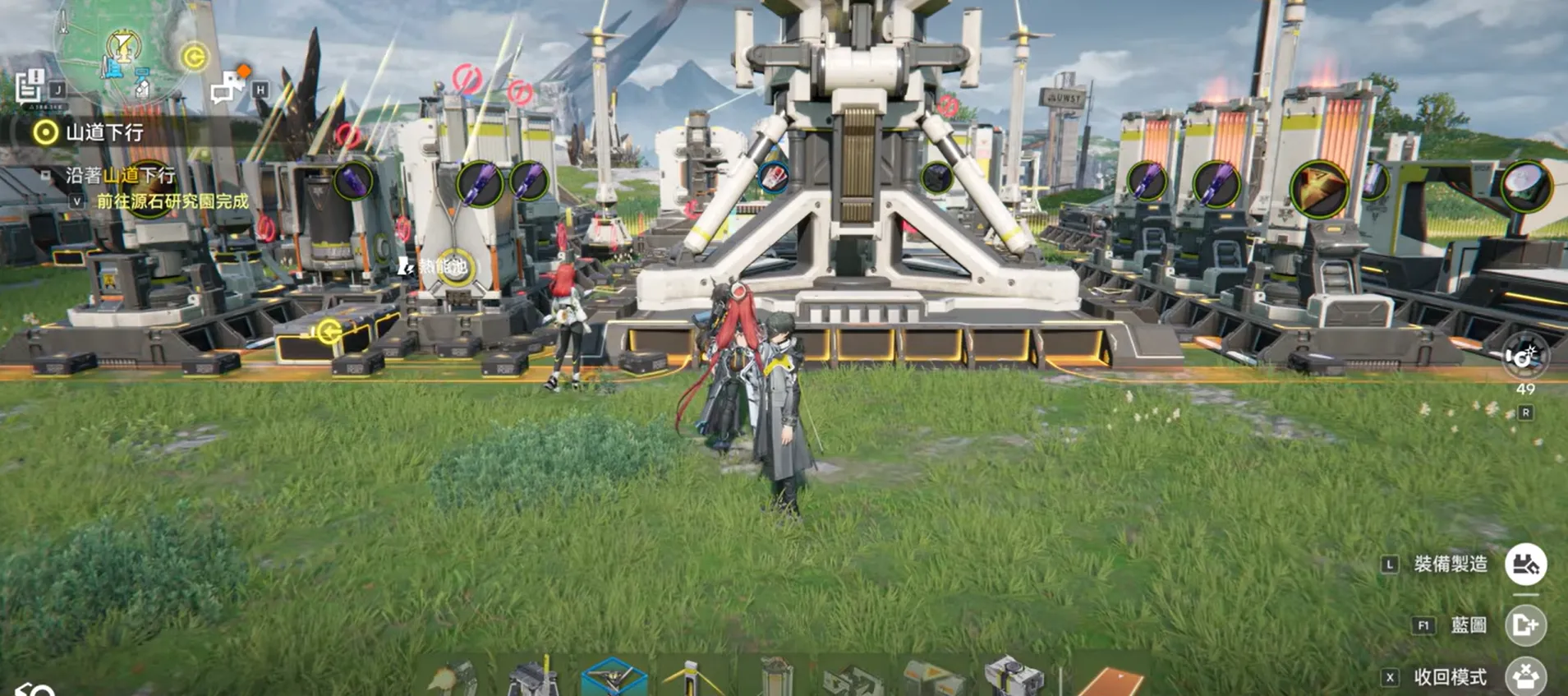Screen dimensions: 1568x696
Task: Open the 藍圖 blueprint button
Action: pyautogui.click(x=1525, y=625)
